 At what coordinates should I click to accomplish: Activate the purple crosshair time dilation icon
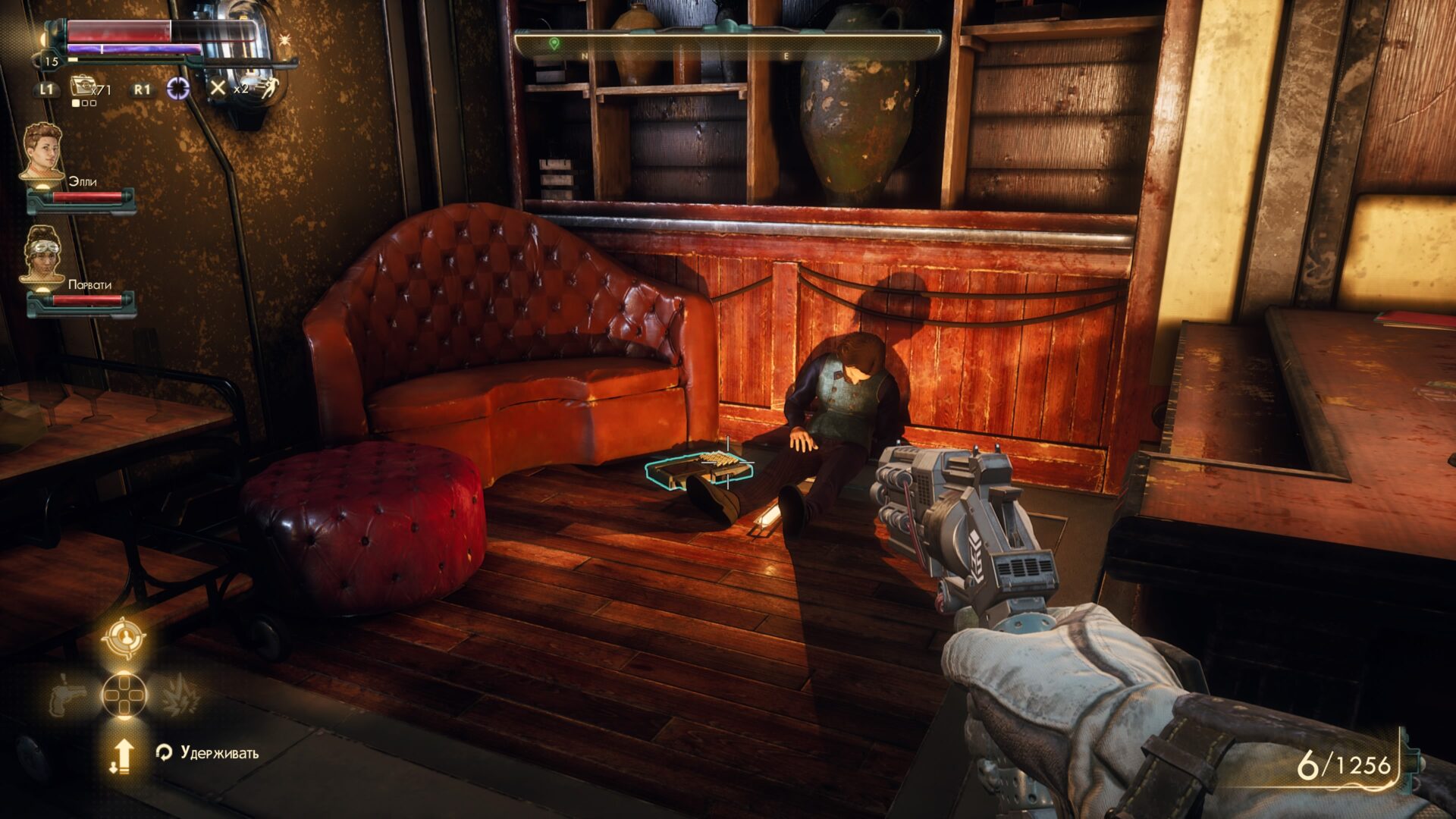(x=178, y=89)
